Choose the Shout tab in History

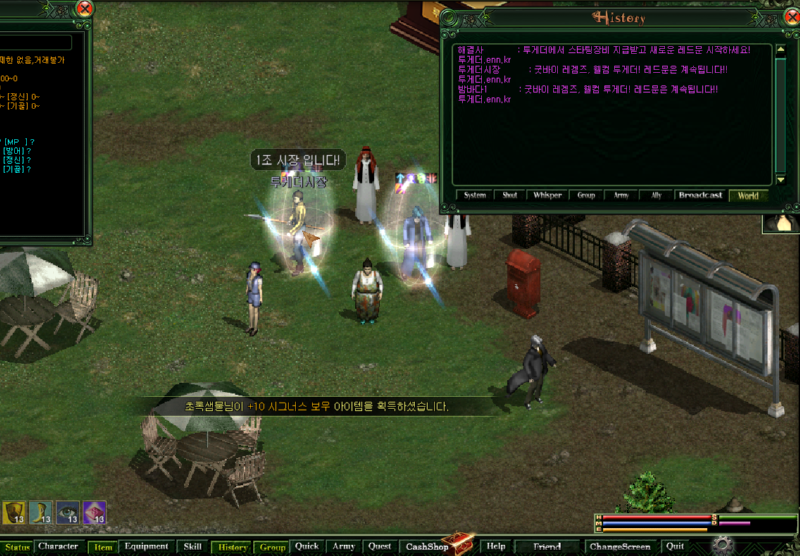[x=510, y=195]
